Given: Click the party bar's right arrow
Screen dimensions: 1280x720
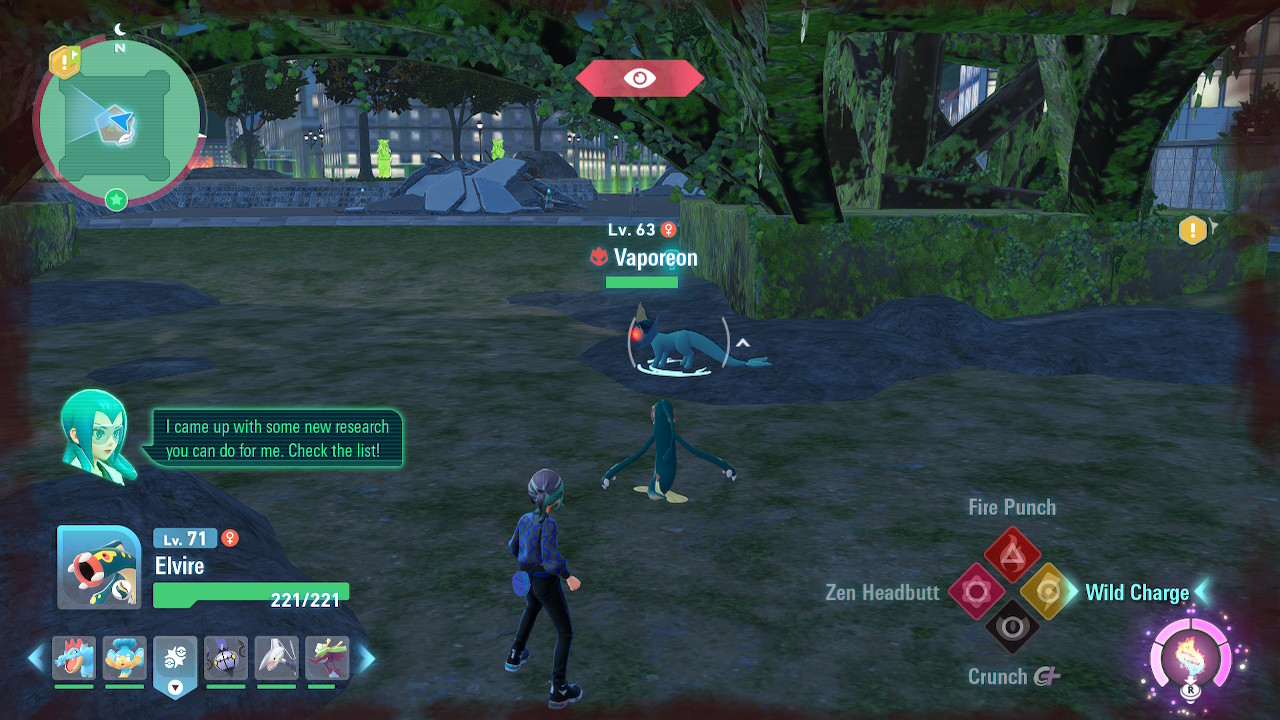Looking at the screenshot, I should [367, 658].
